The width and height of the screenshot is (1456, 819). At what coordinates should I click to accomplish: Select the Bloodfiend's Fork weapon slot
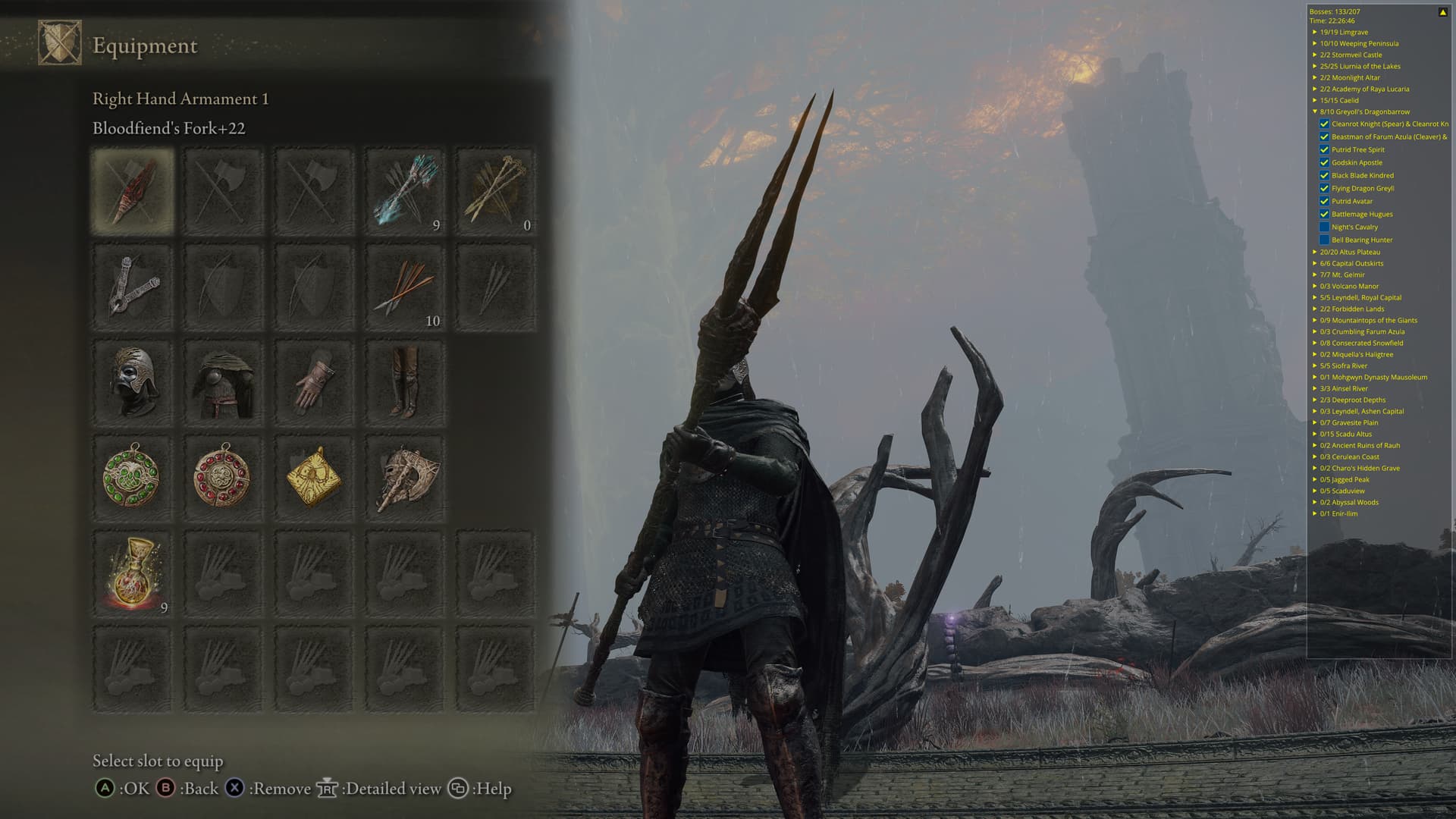pyautogui.click(x=133, y=191)
